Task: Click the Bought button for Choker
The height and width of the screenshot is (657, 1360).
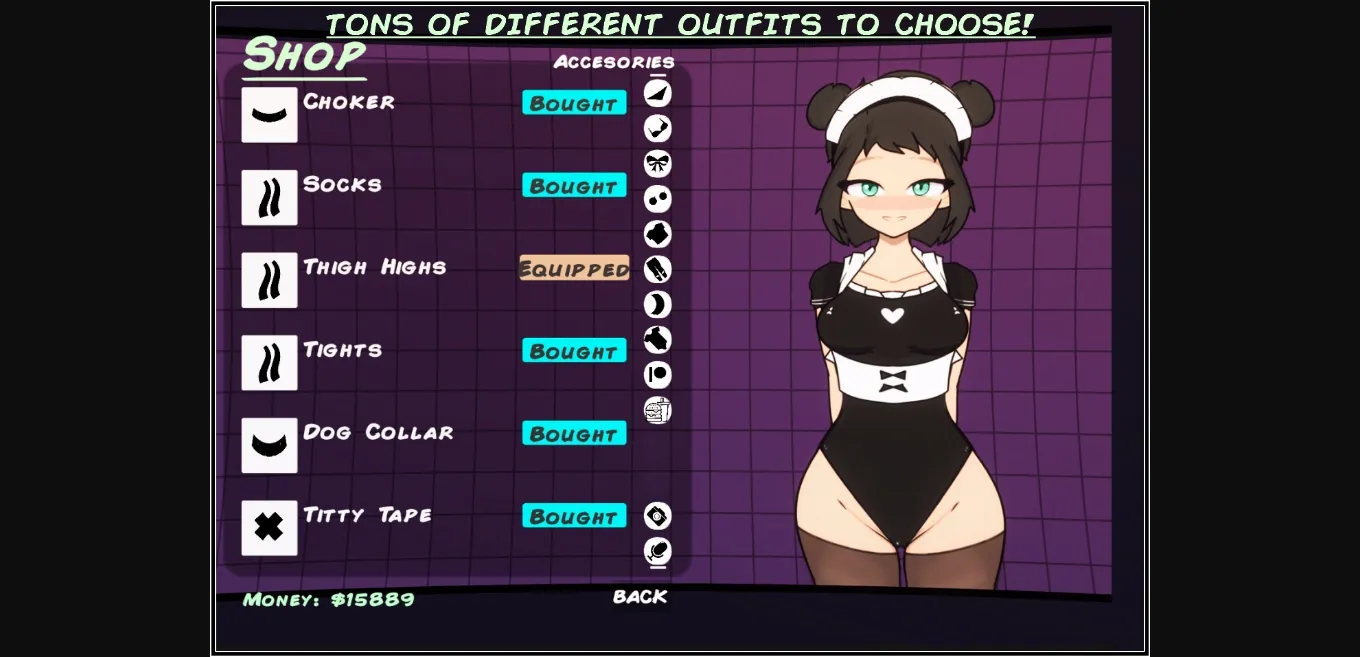Action: (x=574, y=103)
